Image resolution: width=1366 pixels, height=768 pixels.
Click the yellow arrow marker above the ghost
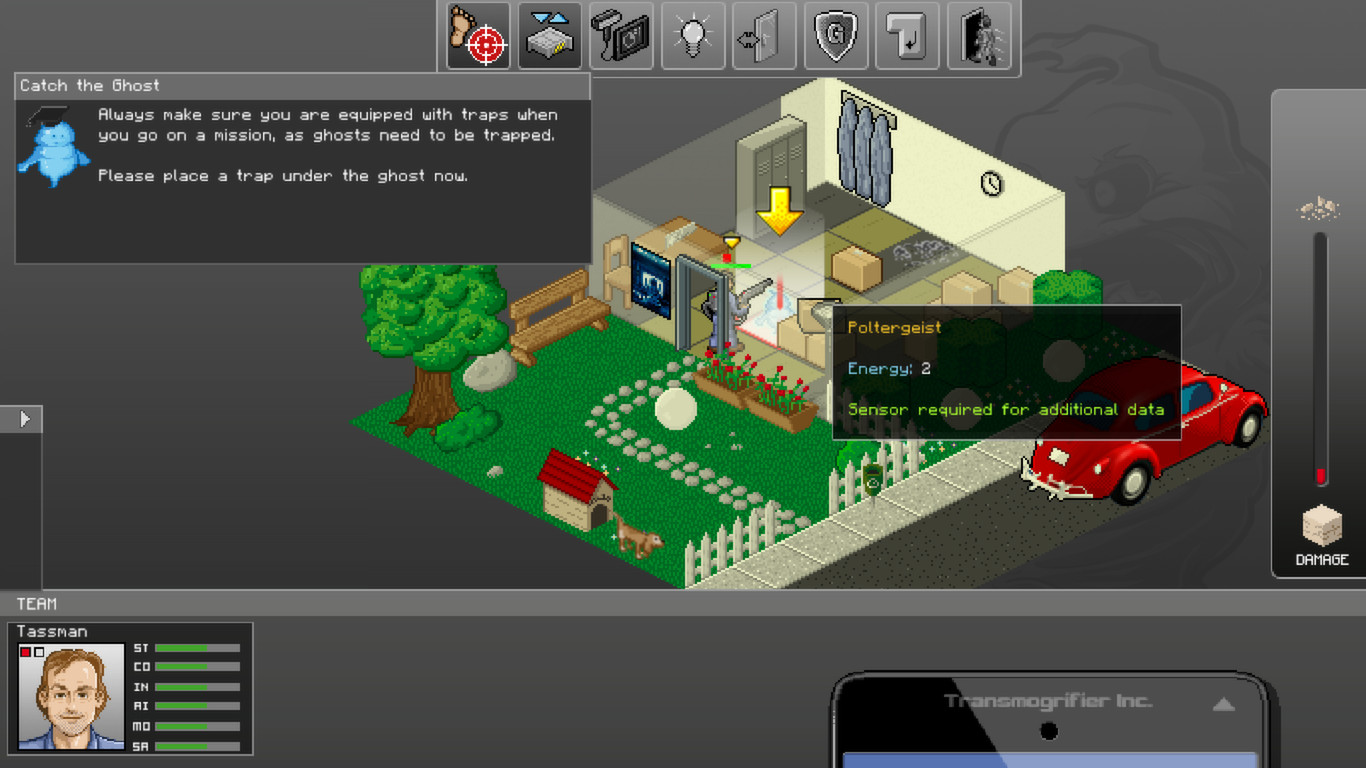coord(778,212)
